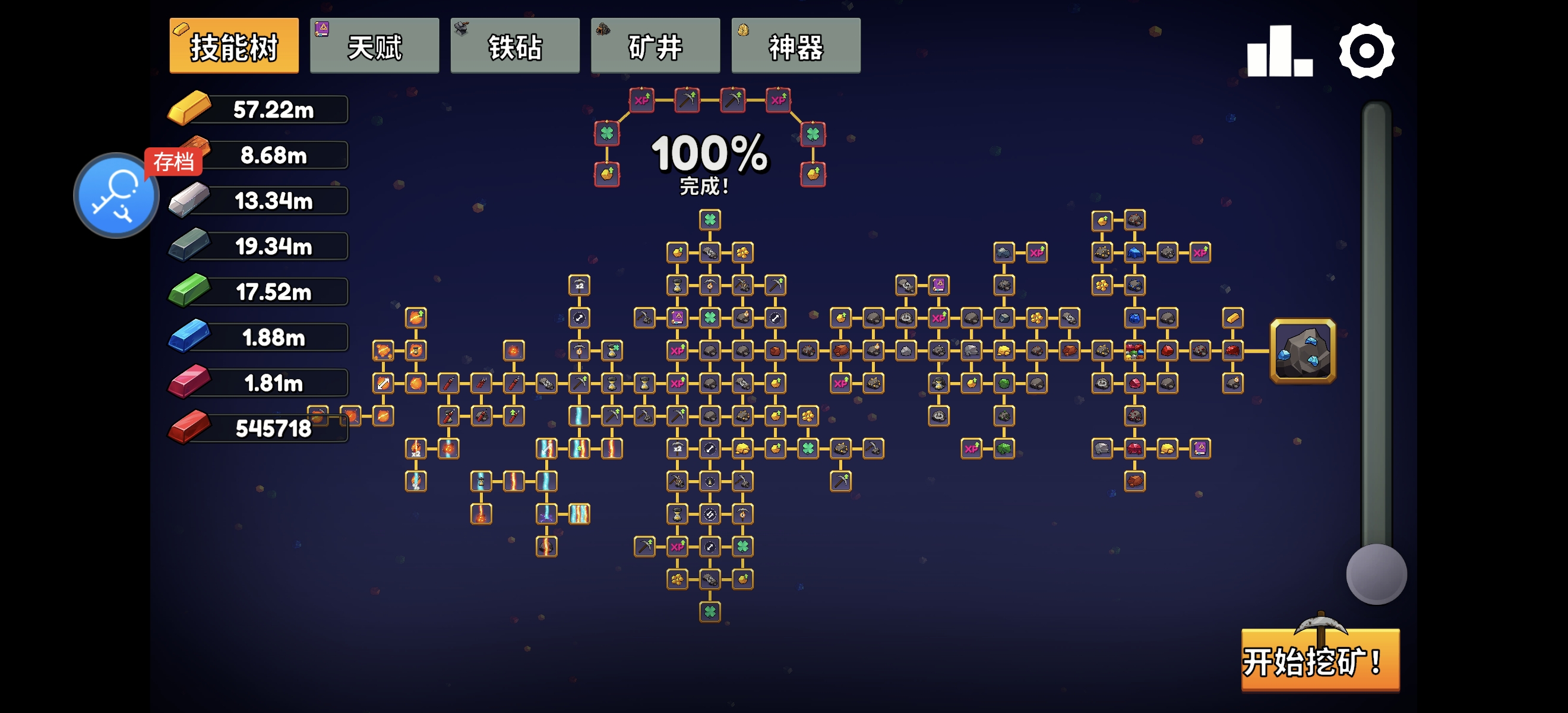
Task: Go to the 矿井 tab
Action: tap(655, 46)
